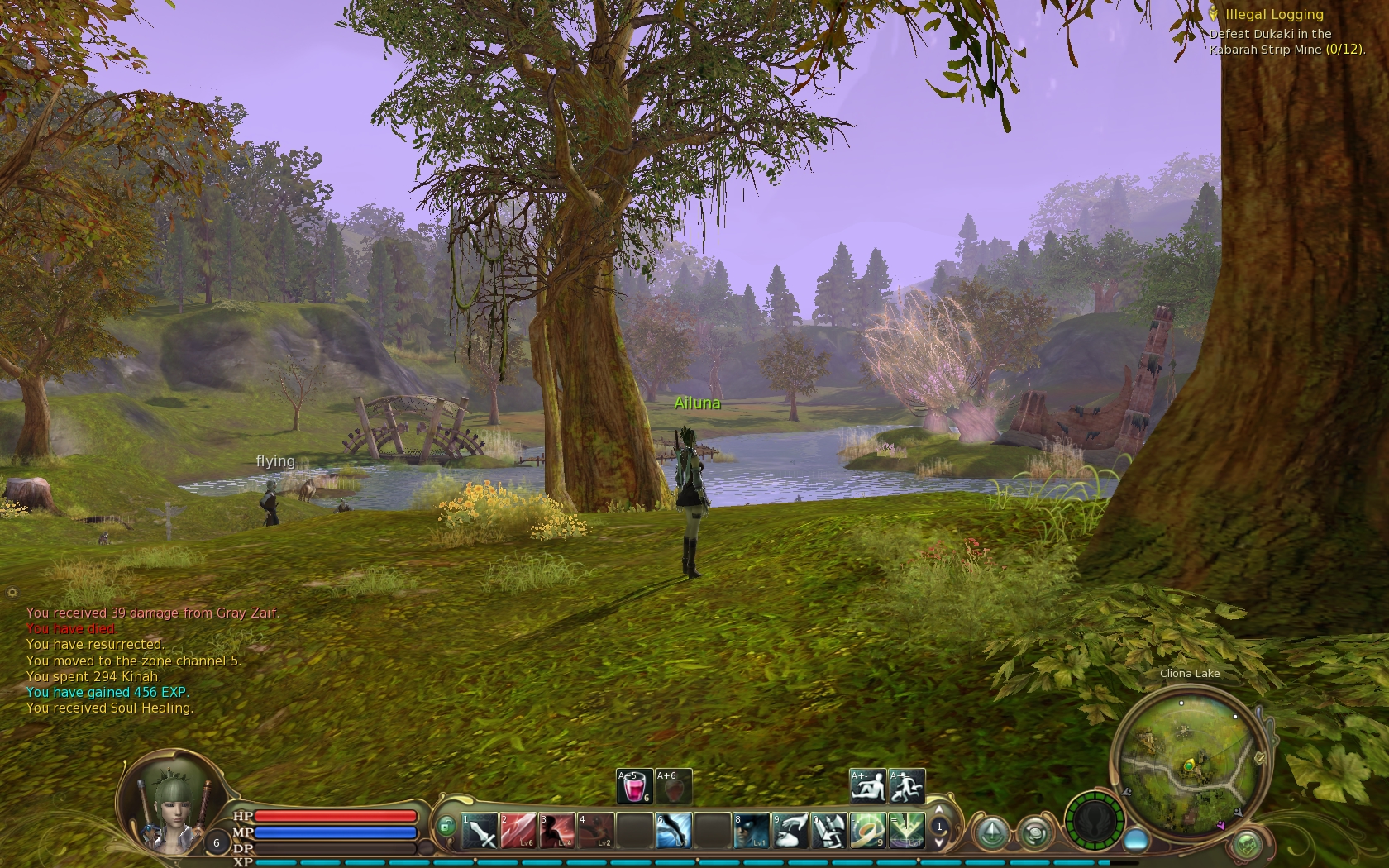Activate the axe and armor icon in slot 0
Screen dimensions: 1389x868
[828, 830]
